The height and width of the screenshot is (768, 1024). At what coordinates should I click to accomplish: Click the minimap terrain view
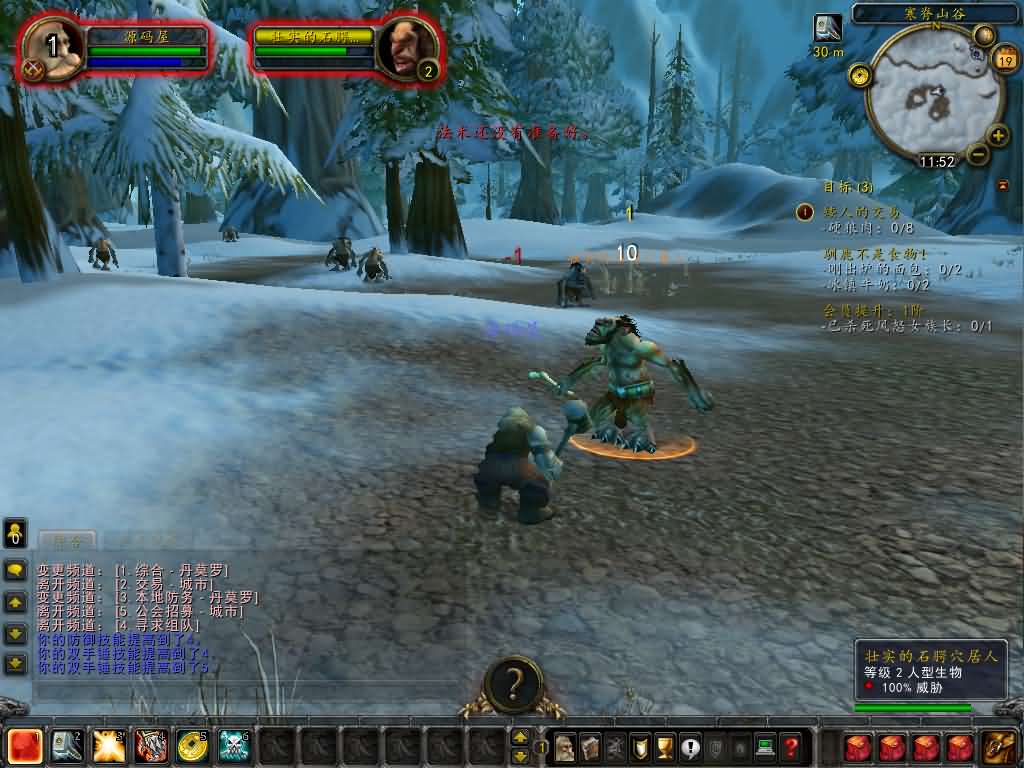coord(930,95)
